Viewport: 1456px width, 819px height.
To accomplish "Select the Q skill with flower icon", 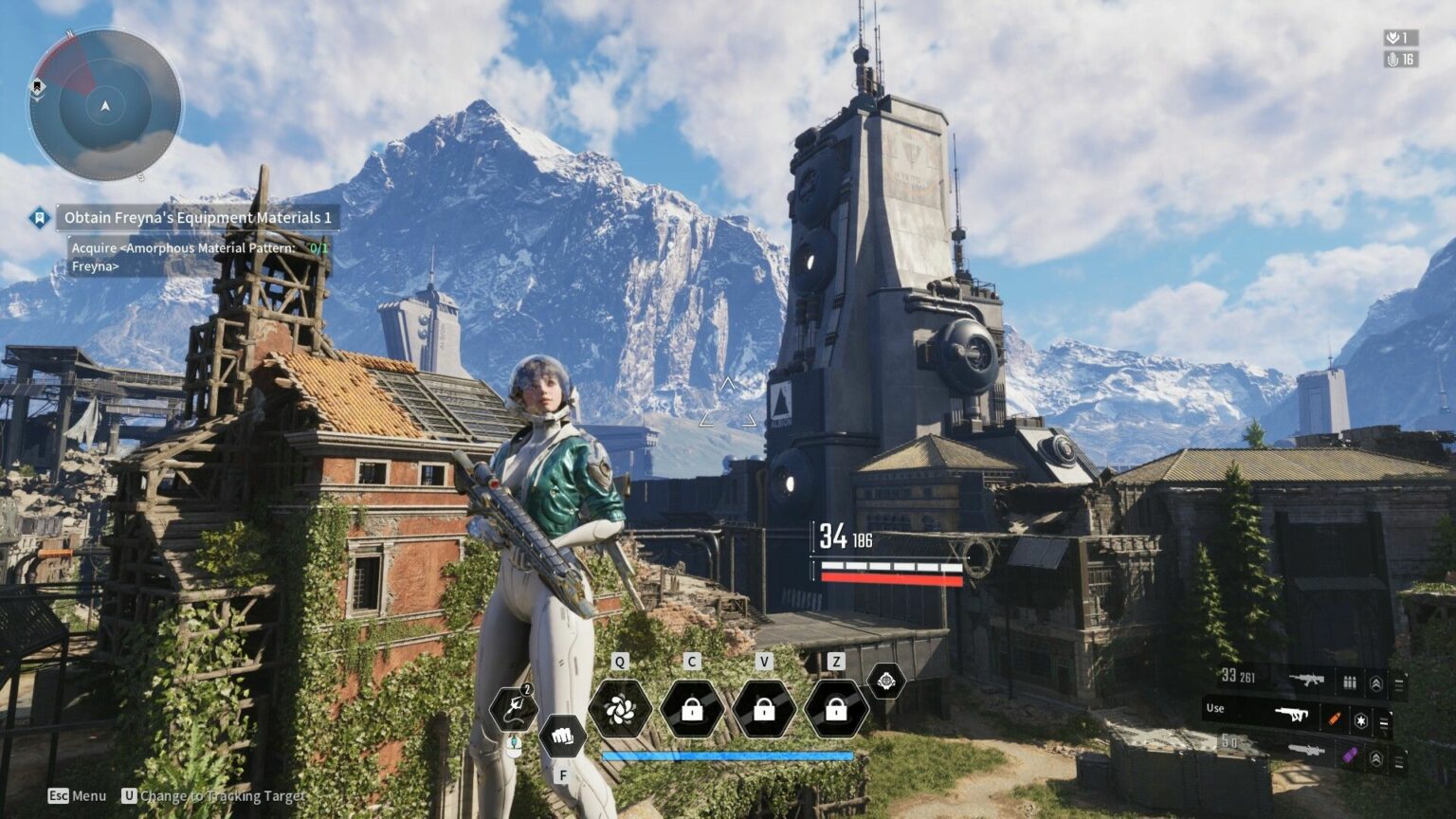I will pos(619,711).
